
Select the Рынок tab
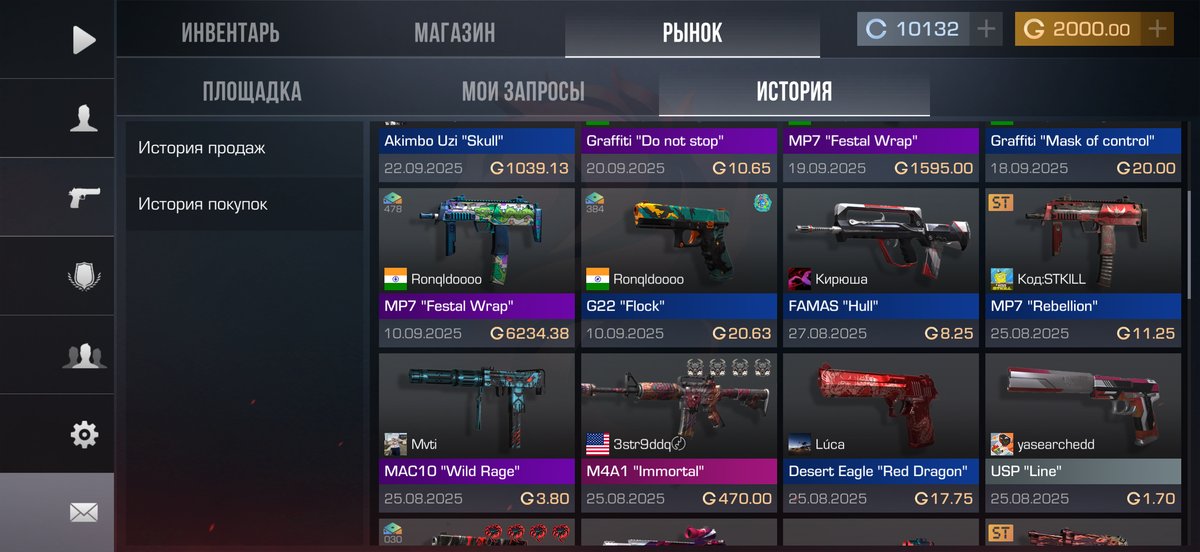coord(692,32)
